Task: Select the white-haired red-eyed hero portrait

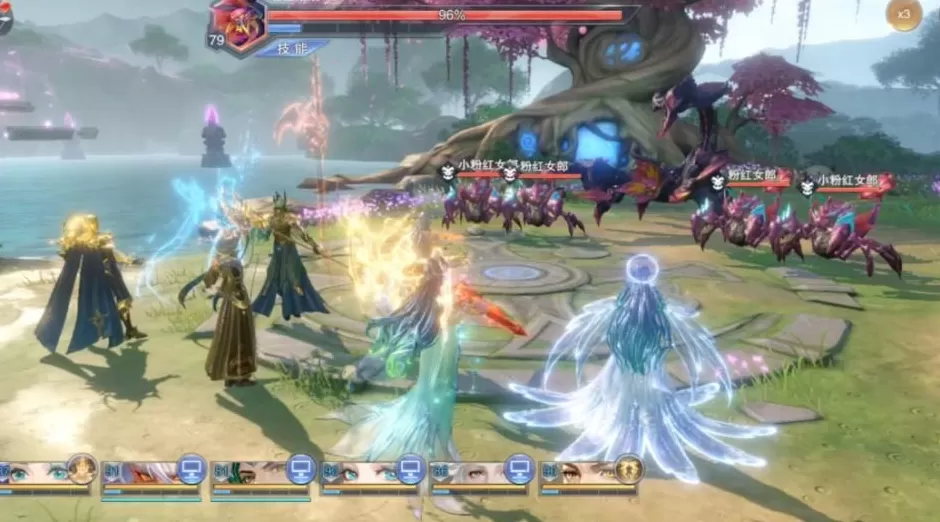Action: pyautogui.click(x=150, y=473)
